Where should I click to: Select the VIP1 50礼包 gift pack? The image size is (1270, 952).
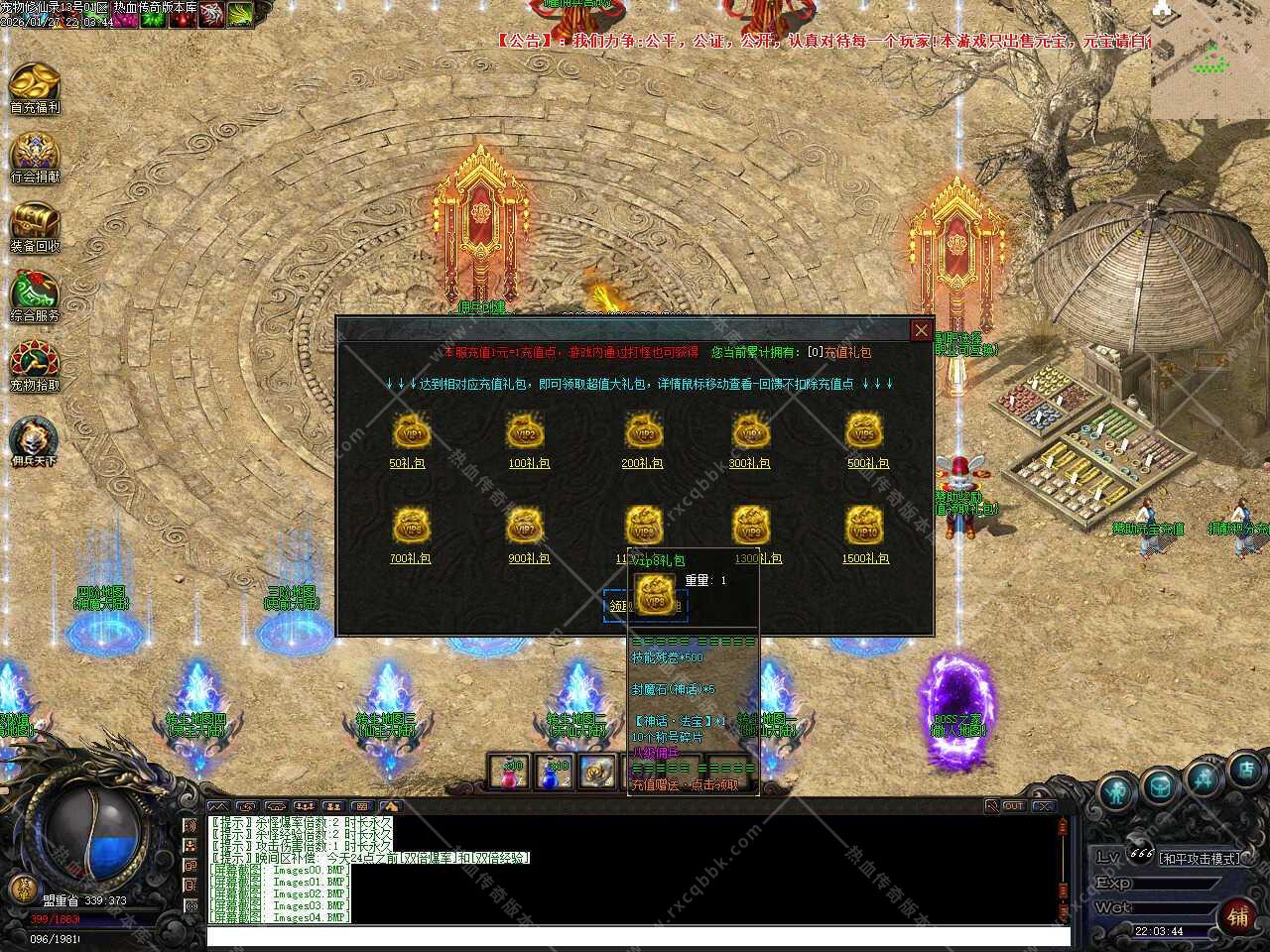click(x=410, y=434)
